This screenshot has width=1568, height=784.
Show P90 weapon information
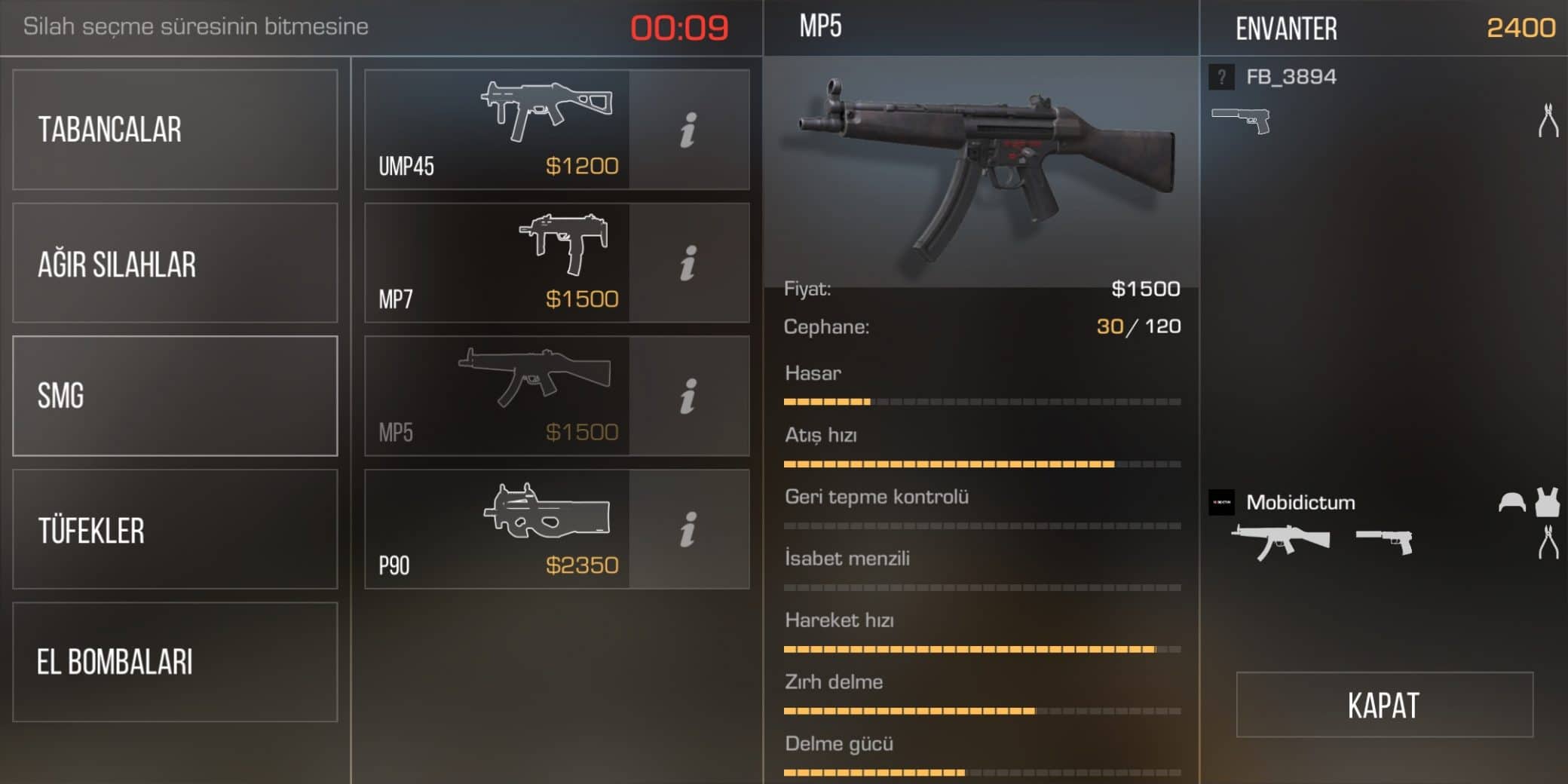coord(688,529)
